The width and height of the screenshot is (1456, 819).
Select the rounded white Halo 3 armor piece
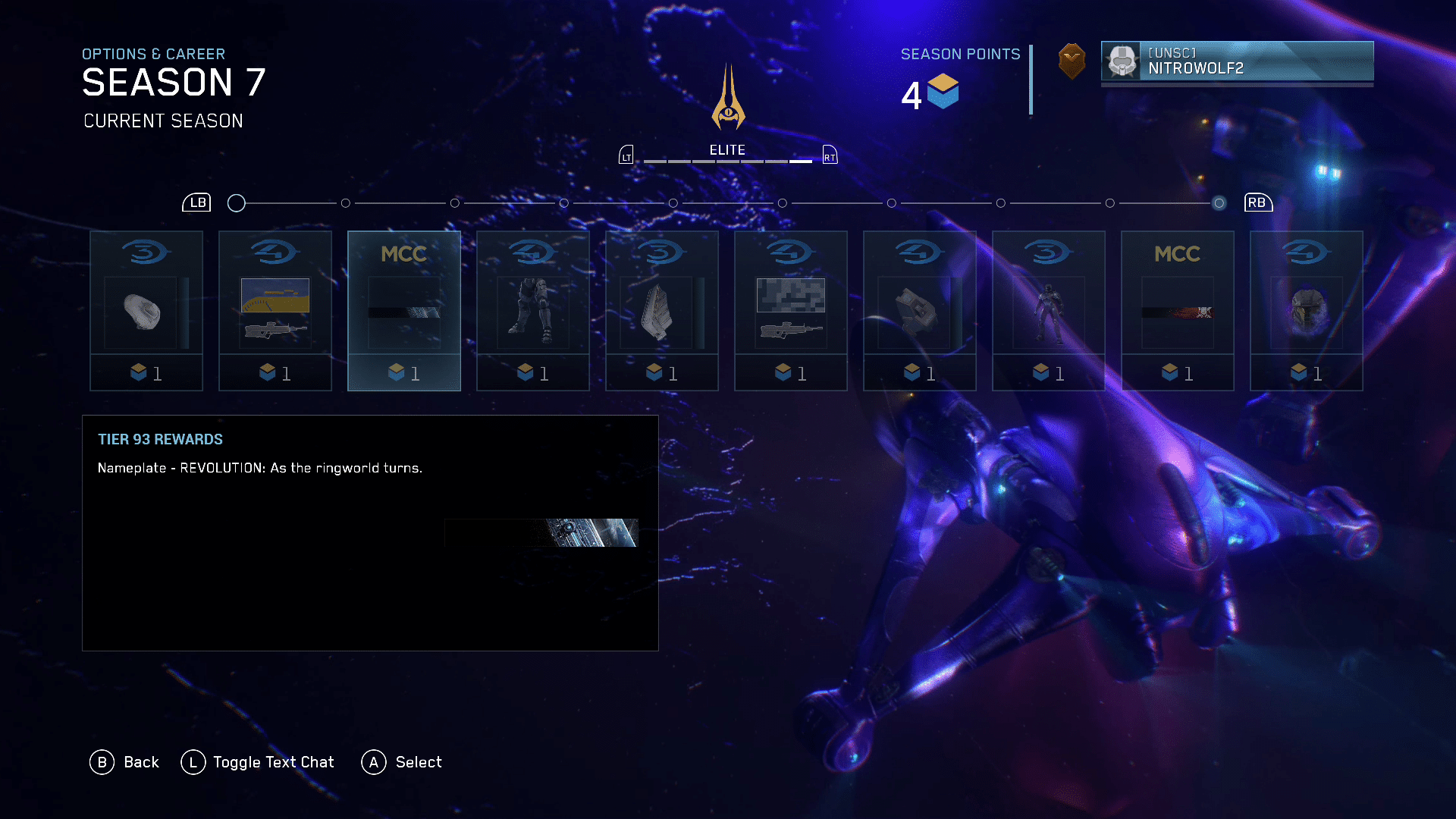(x=146, y=311)
